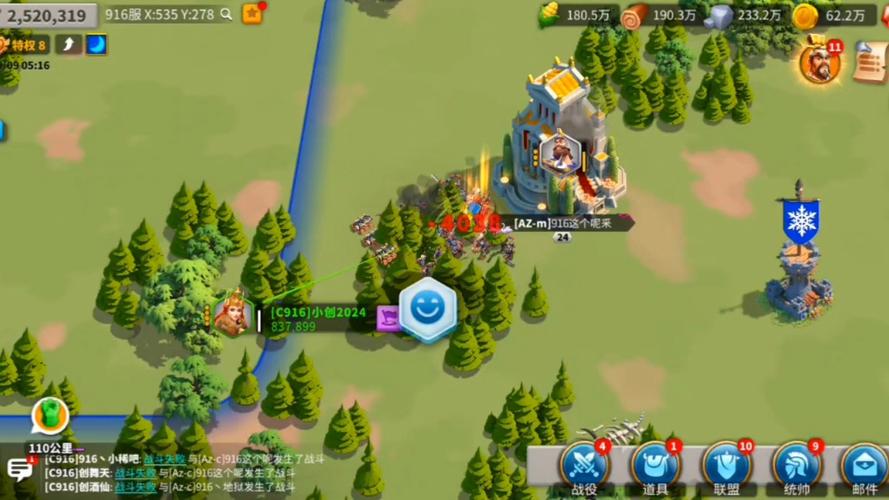This screenshot has width=889, height=500.
Task: Open the 特权 8 VIP panel
Action: coord(24,44)
